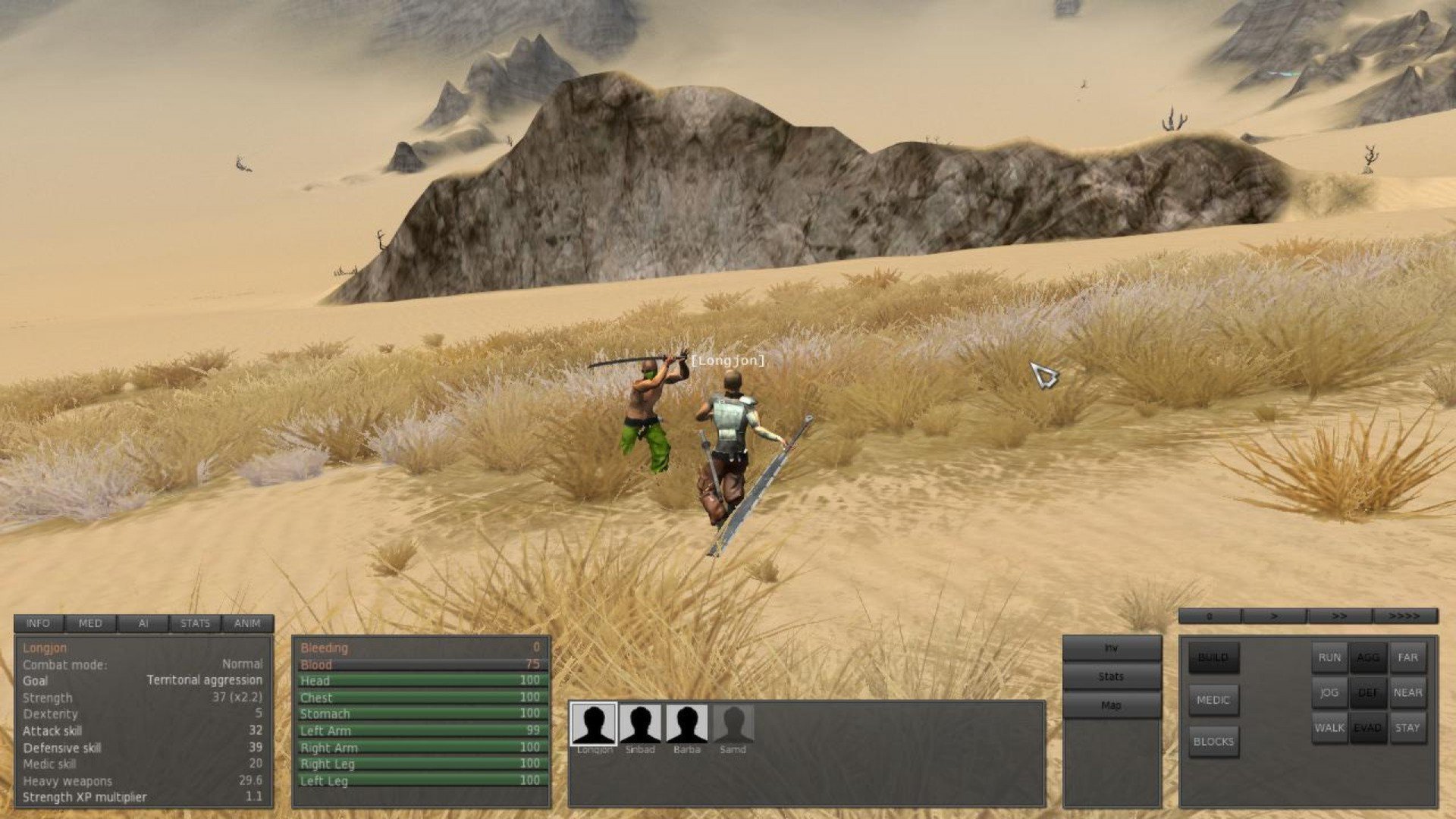Enable the EVAD stance

coord(1368,727)
